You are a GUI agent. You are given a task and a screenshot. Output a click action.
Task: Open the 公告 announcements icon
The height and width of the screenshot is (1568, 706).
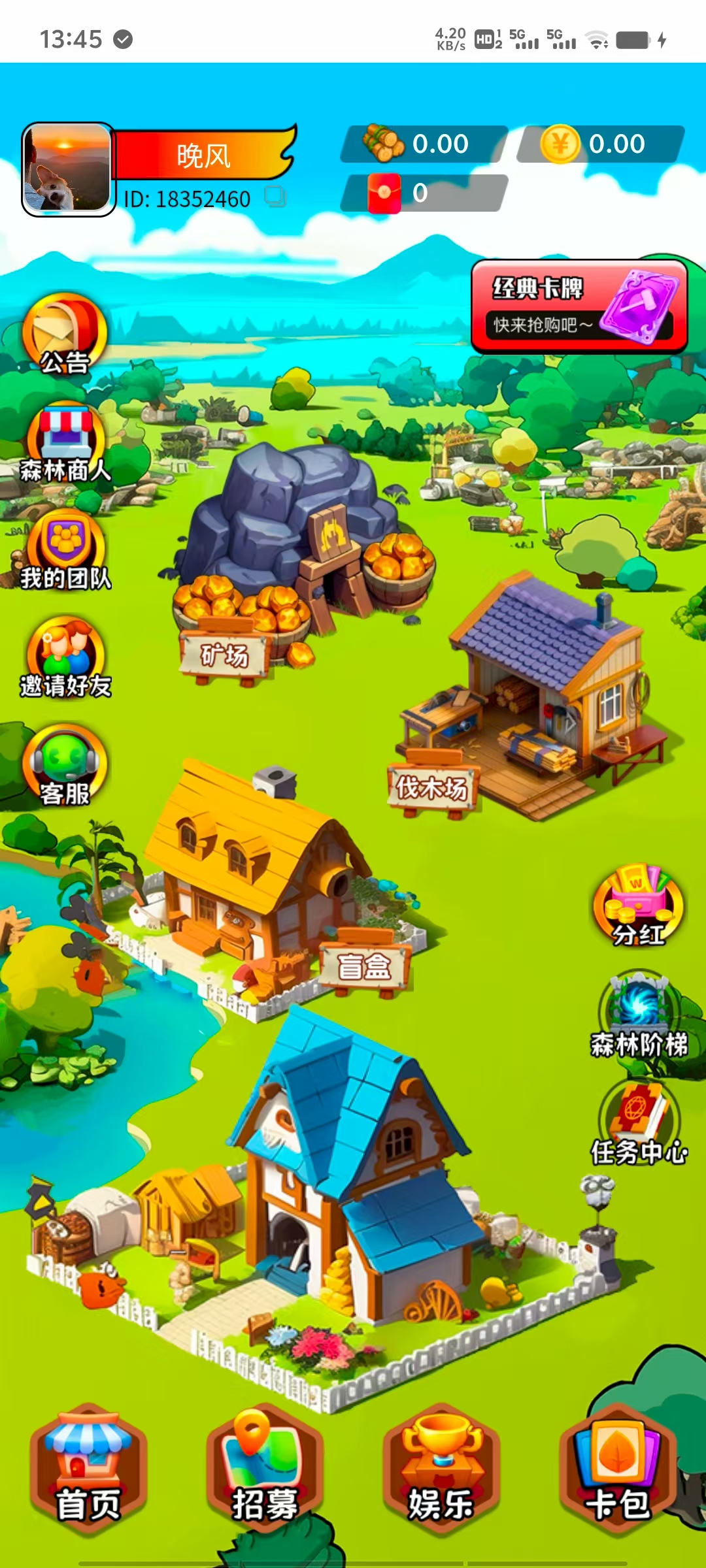(64, 335)
